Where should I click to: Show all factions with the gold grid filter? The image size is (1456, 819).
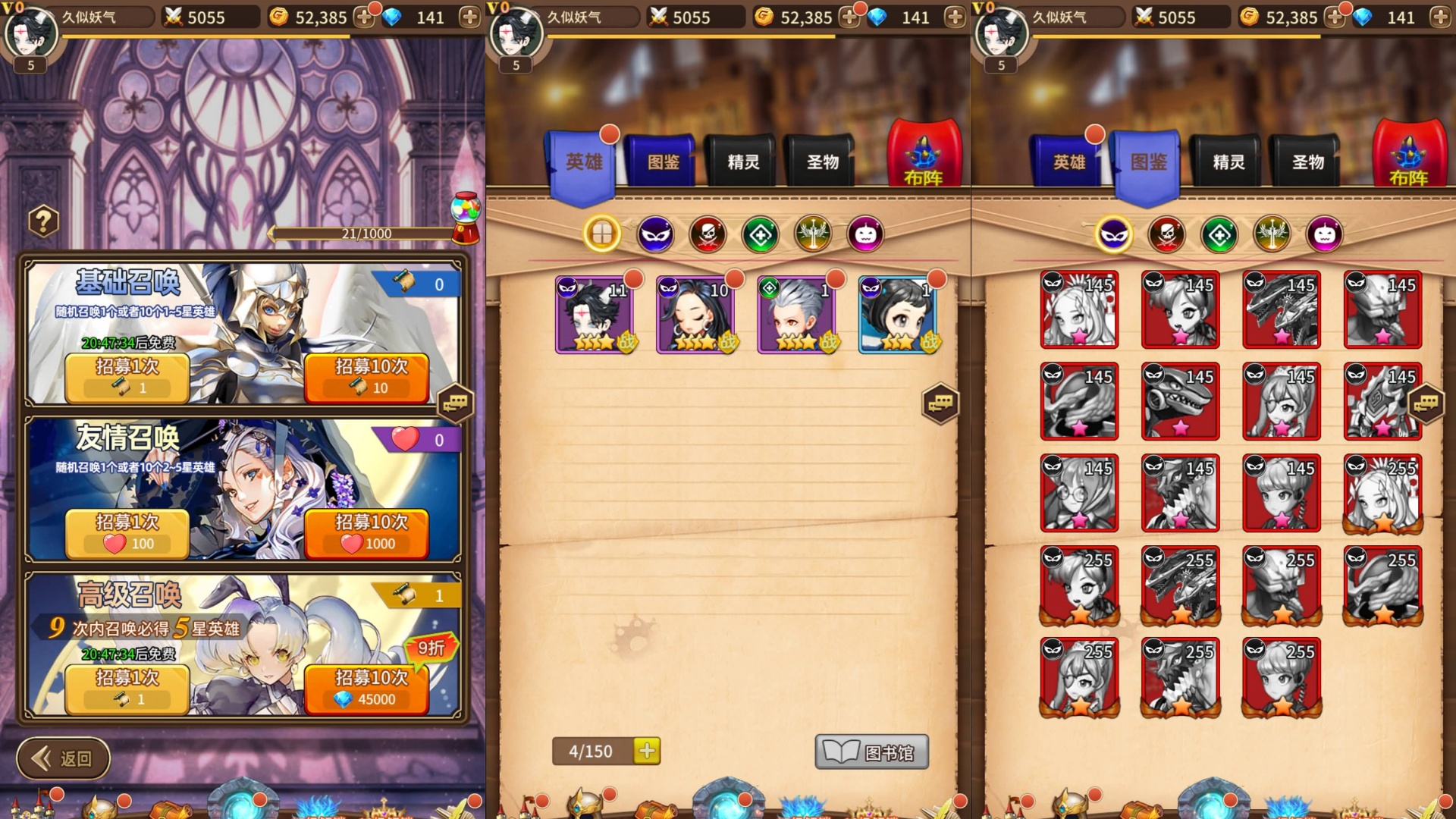[602, 234]
